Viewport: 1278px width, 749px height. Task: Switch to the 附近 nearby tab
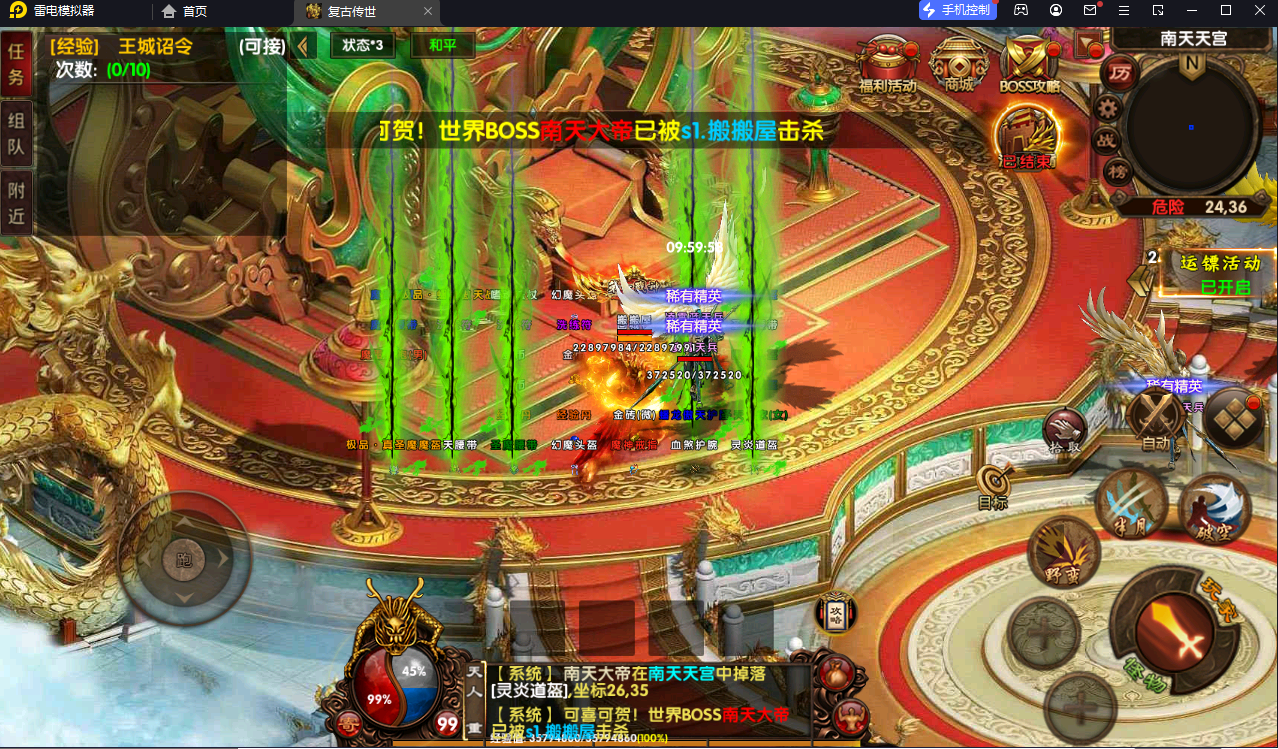[15, 201]
